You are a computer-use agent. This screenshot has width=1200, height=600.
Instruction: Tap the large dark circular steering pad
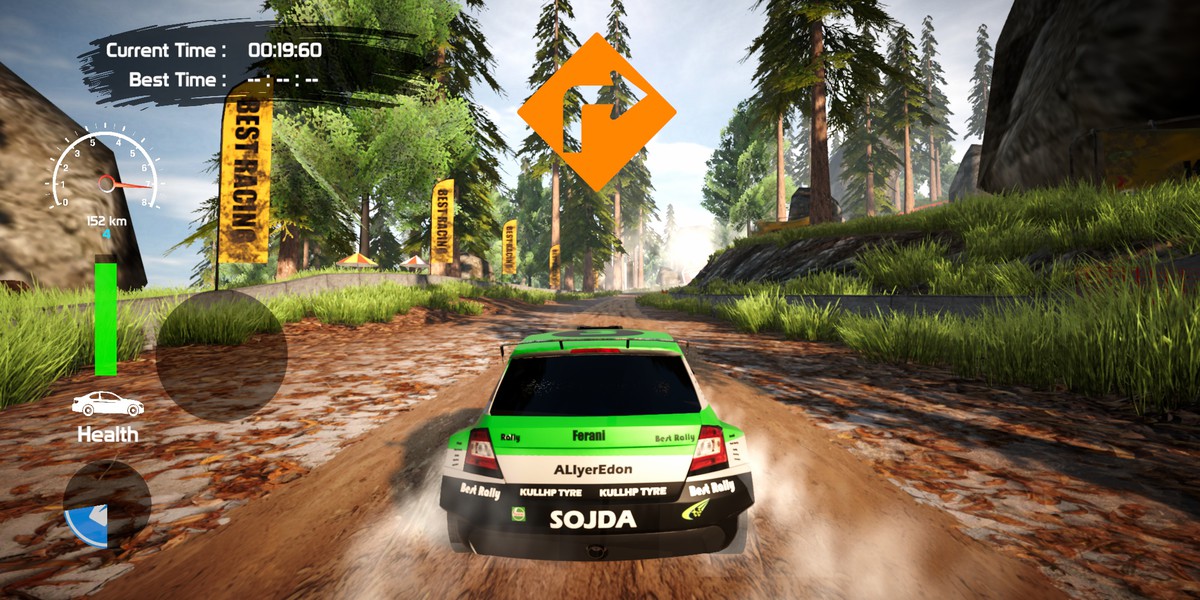[221, 355]
